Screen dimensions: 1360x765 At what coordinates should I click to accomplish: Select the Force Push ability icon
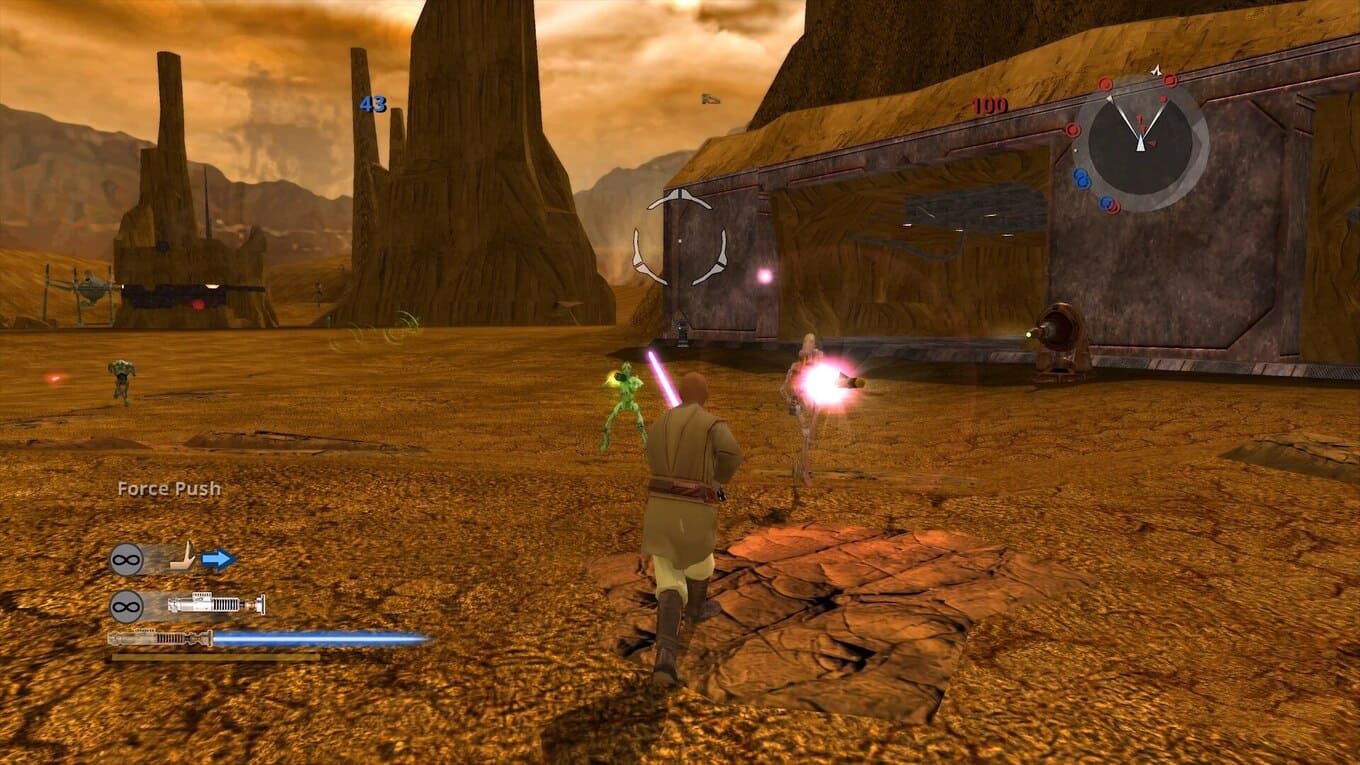(183, 558)
